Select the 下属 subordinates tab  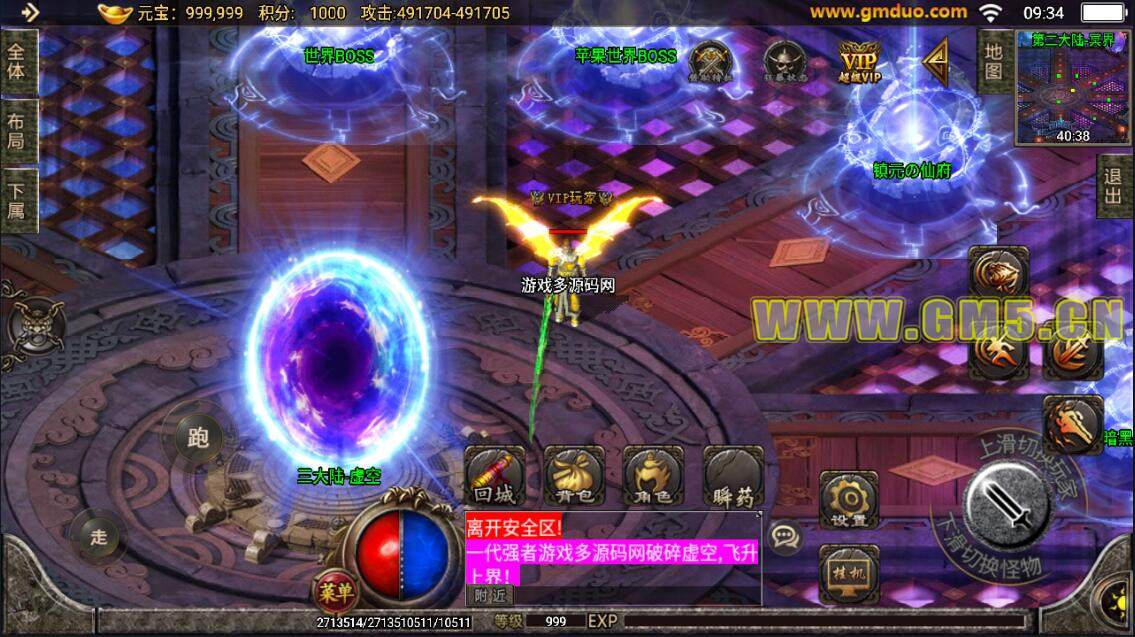pos(18,200)
